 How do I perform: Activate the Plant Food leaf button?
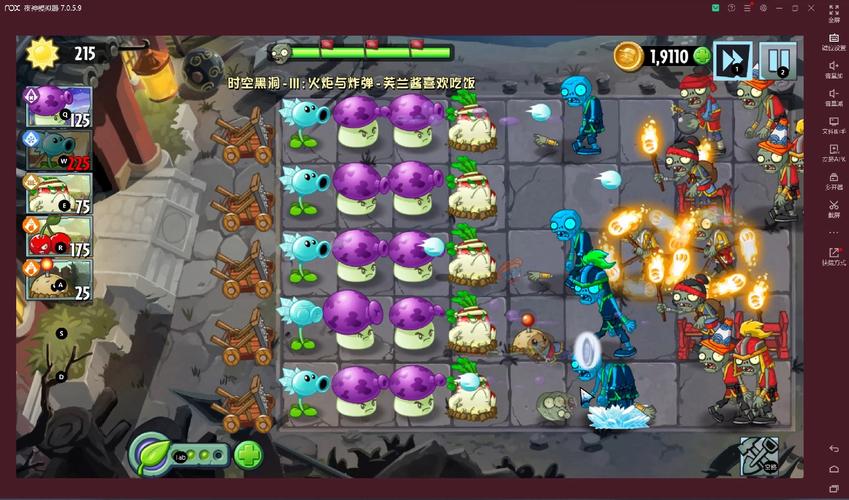click(153, 456)
